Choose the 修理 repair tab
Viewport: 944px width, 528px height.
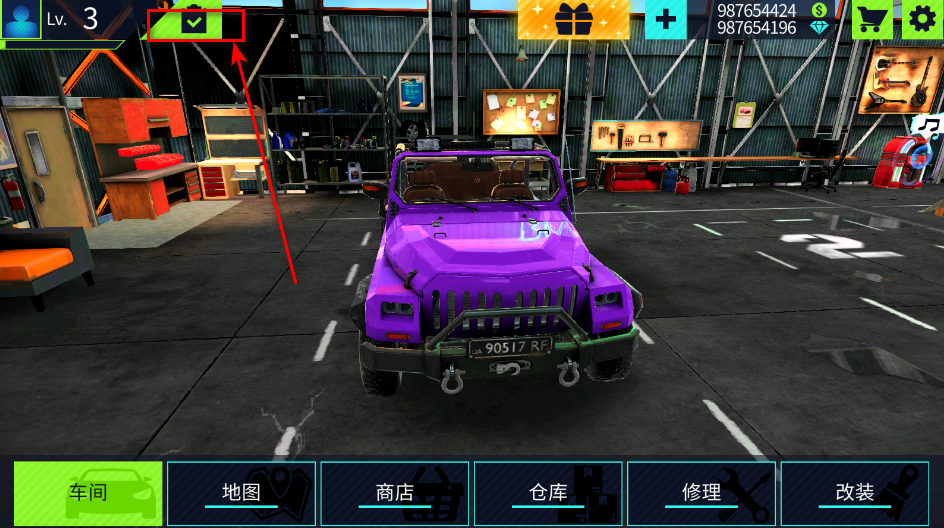point(701,493)
